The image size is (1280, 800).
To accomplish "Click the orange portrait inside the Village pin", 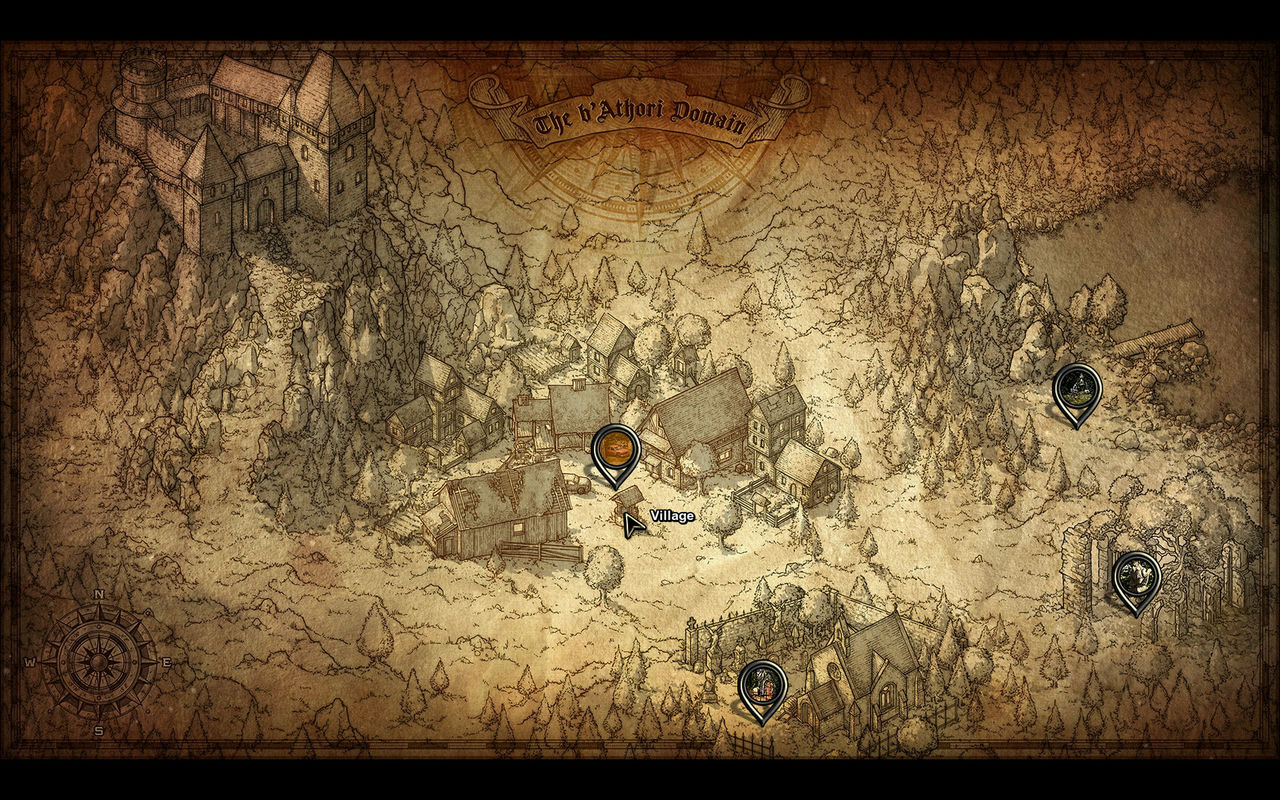I will click(x=616, y=446).
